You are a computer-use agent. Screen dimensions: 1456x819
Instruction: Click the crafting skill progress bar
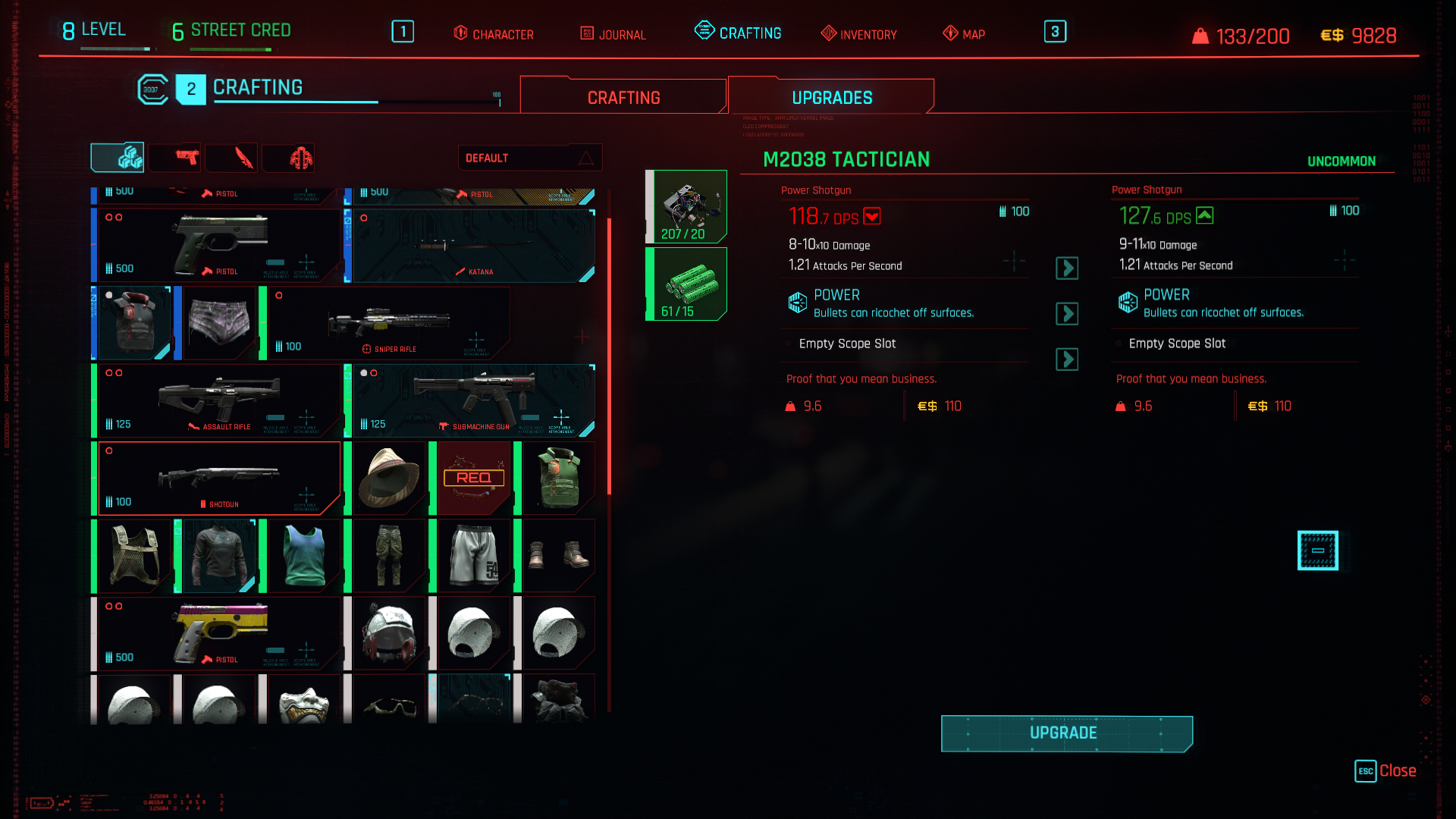pos(356,101)
